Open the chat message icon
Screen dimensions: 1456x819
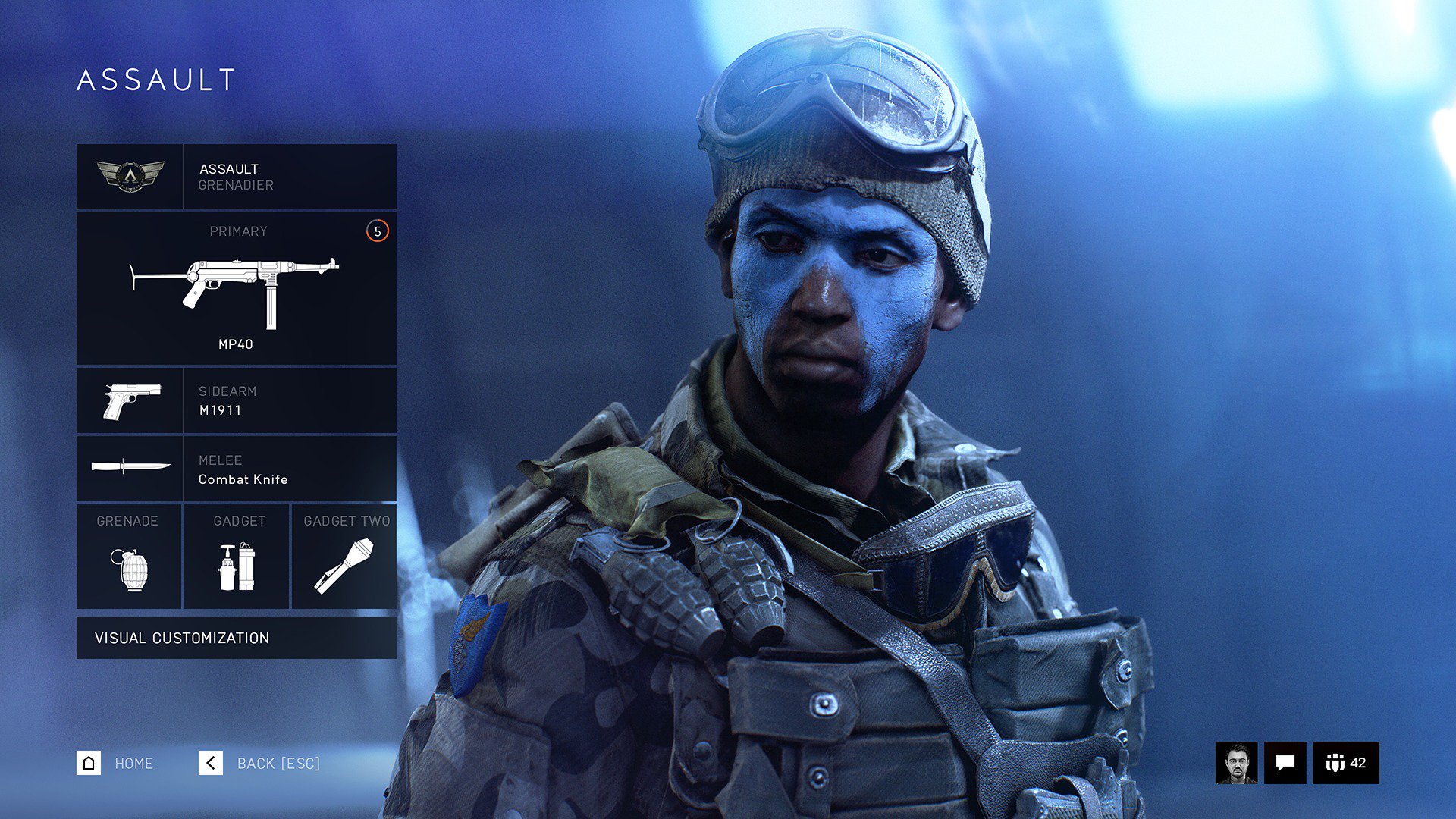tap(1285, 764)
